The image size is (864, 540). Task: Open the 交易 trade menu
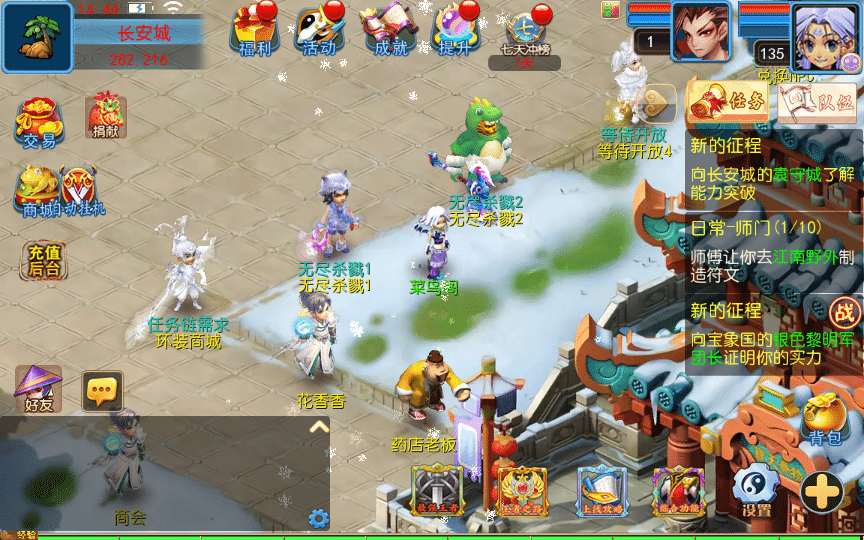[x=39, y=121]
